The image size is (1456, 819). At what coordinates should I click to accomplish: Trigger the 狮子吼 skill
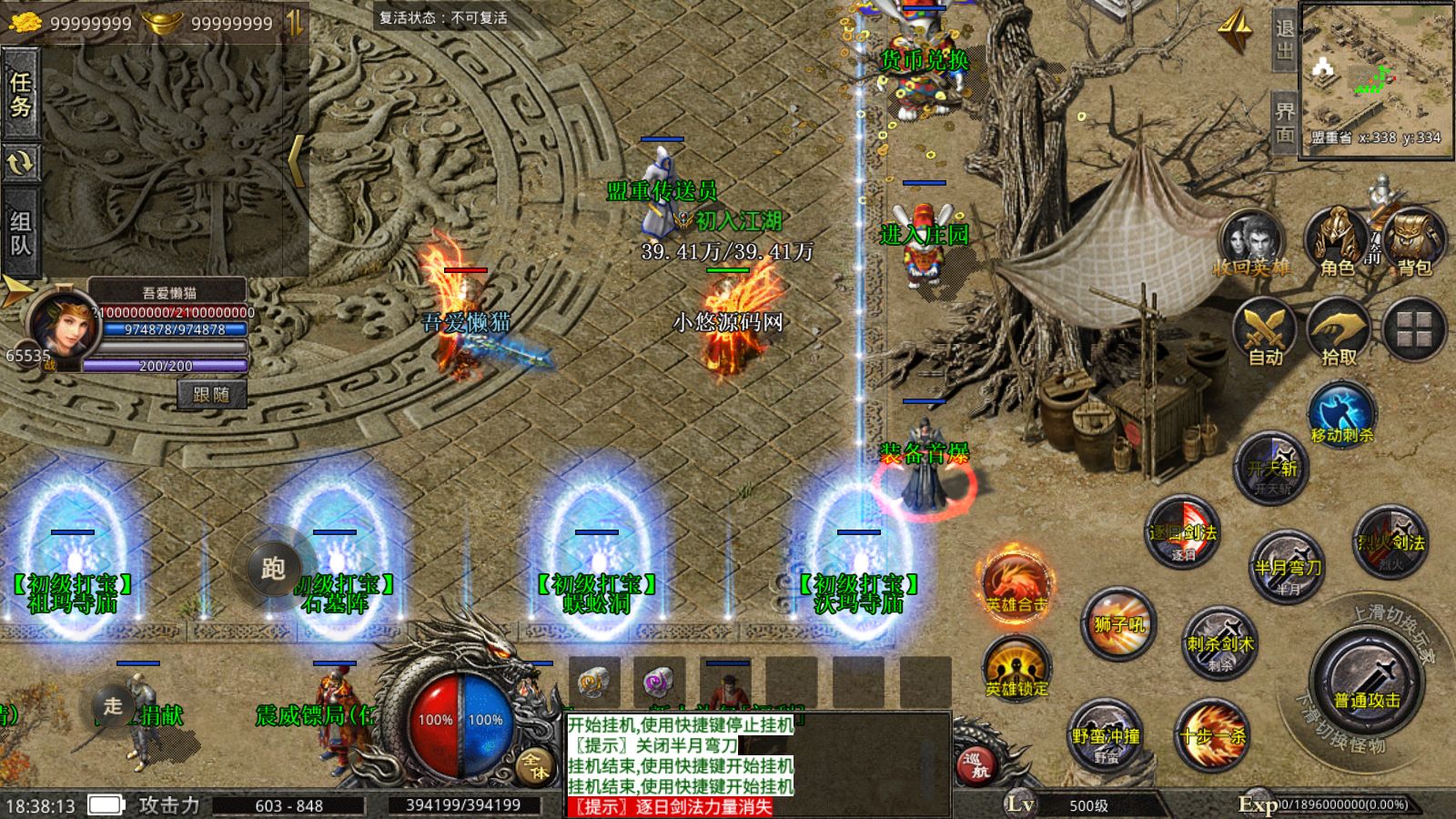[1119, 623]
